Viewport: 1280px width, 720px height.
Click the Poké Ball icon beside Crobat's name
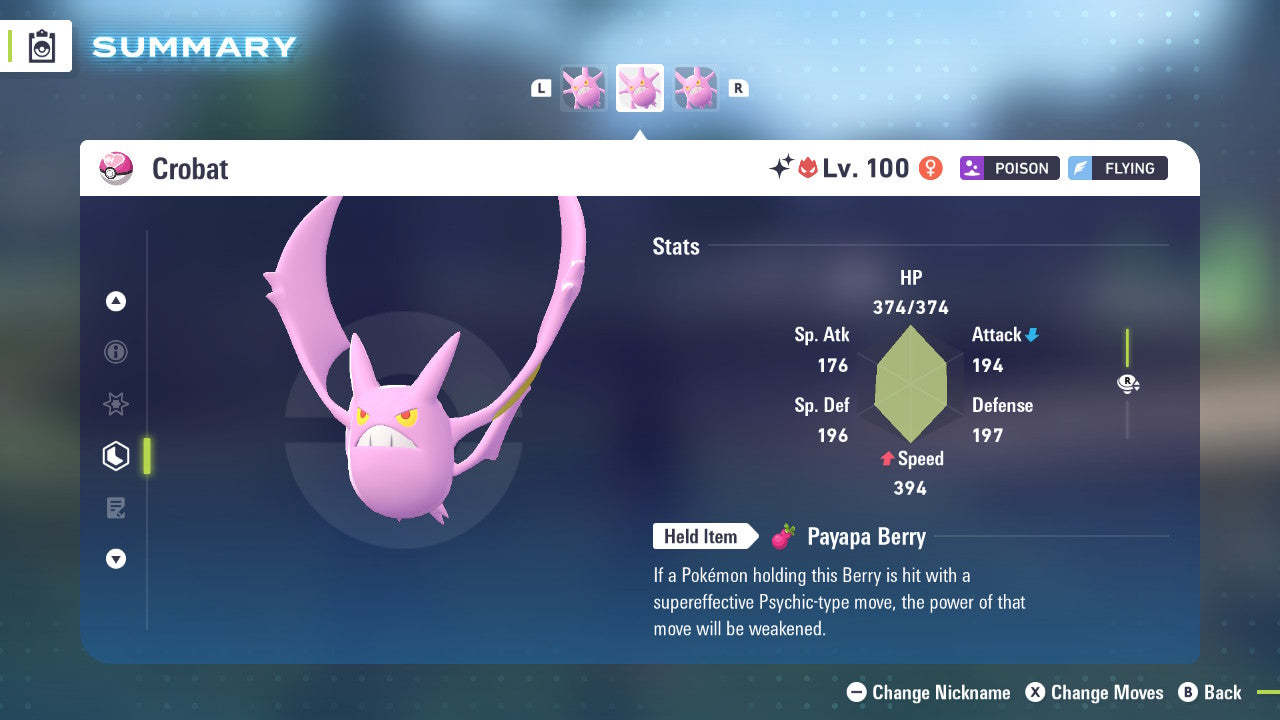[x=116, y=168]
